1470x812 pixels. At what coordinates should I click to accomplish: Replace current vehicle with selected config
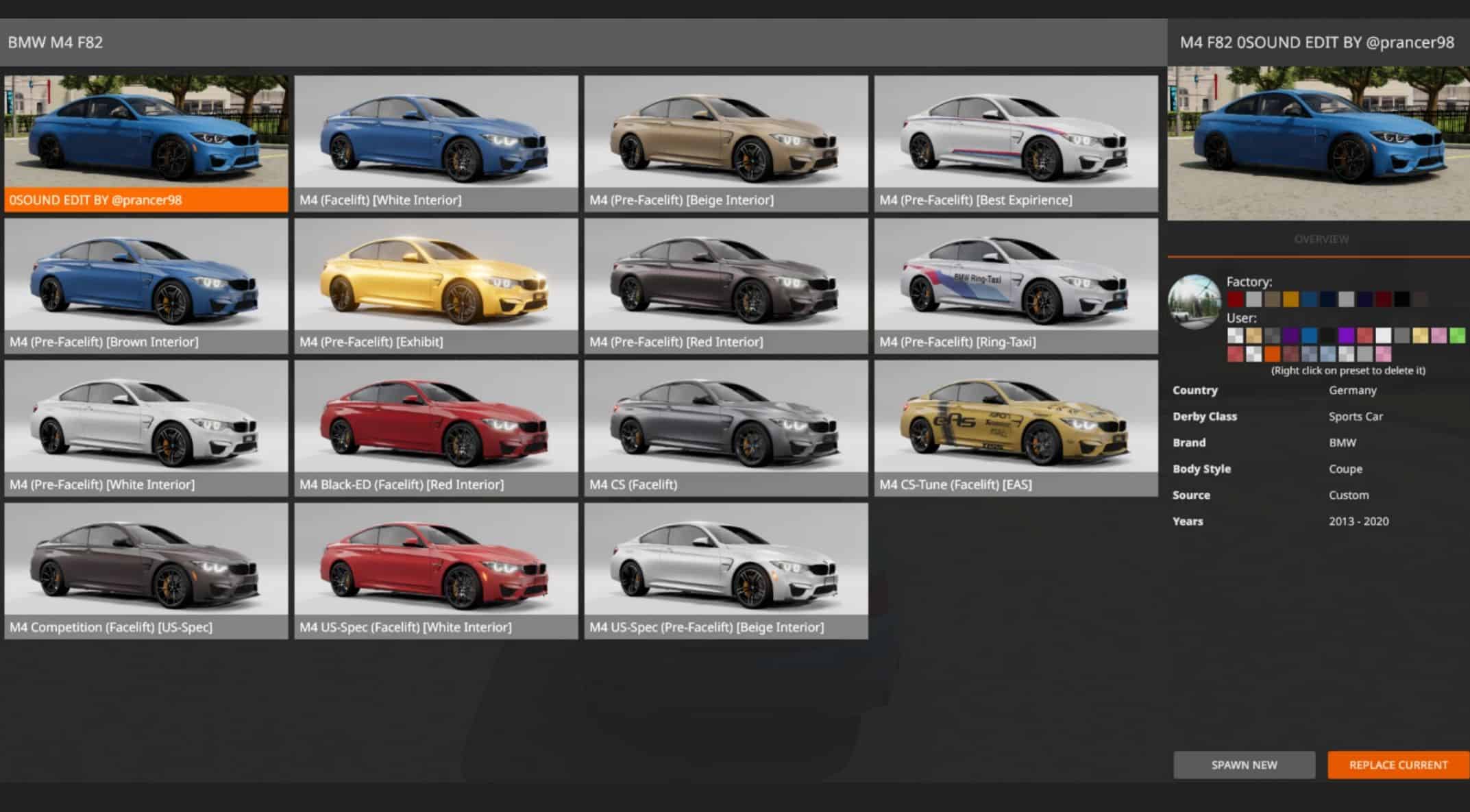tap(1398, 765)
